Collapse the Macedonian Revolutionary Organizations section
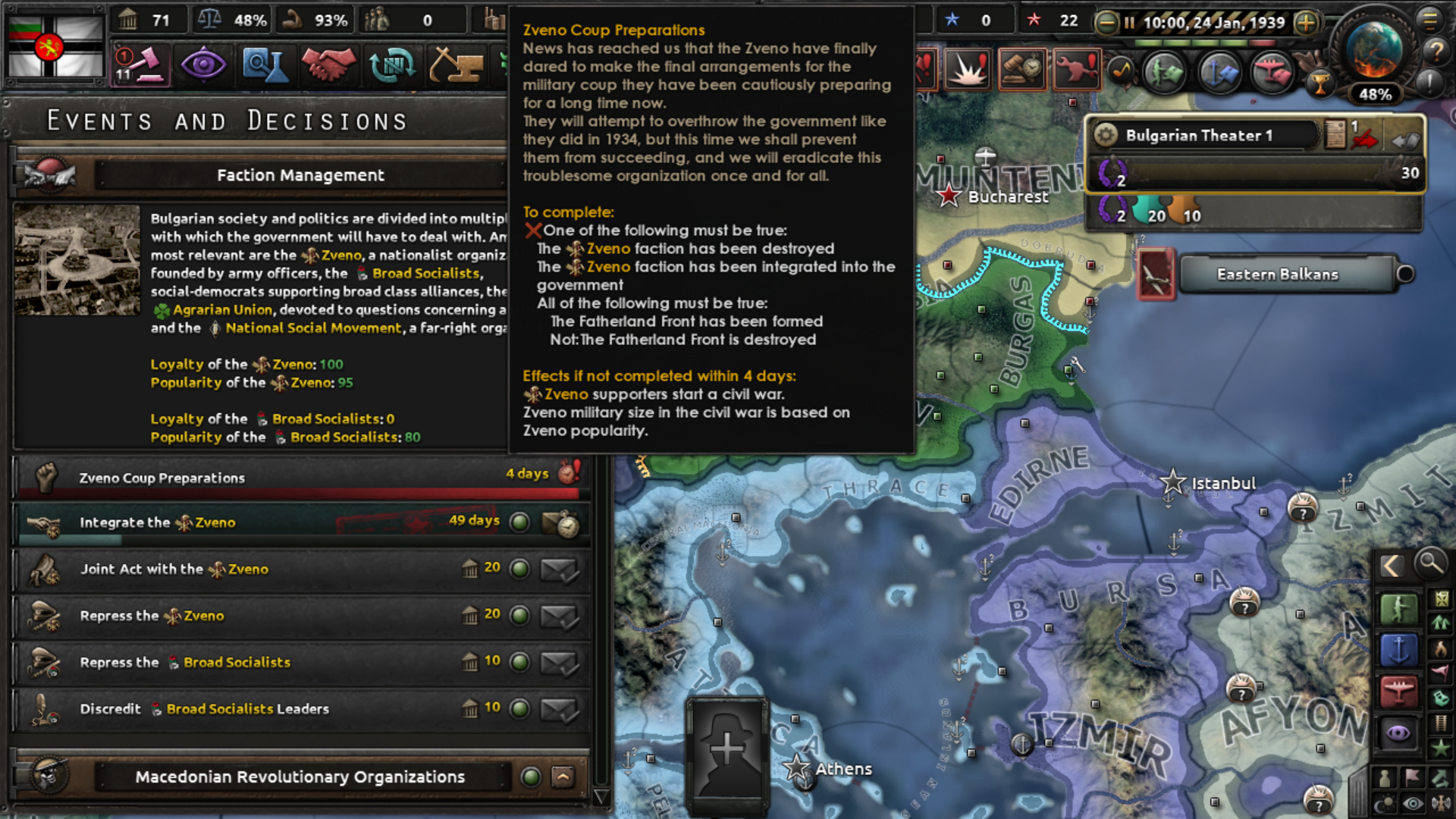The image size is (1456, 819). pos(561,777)
